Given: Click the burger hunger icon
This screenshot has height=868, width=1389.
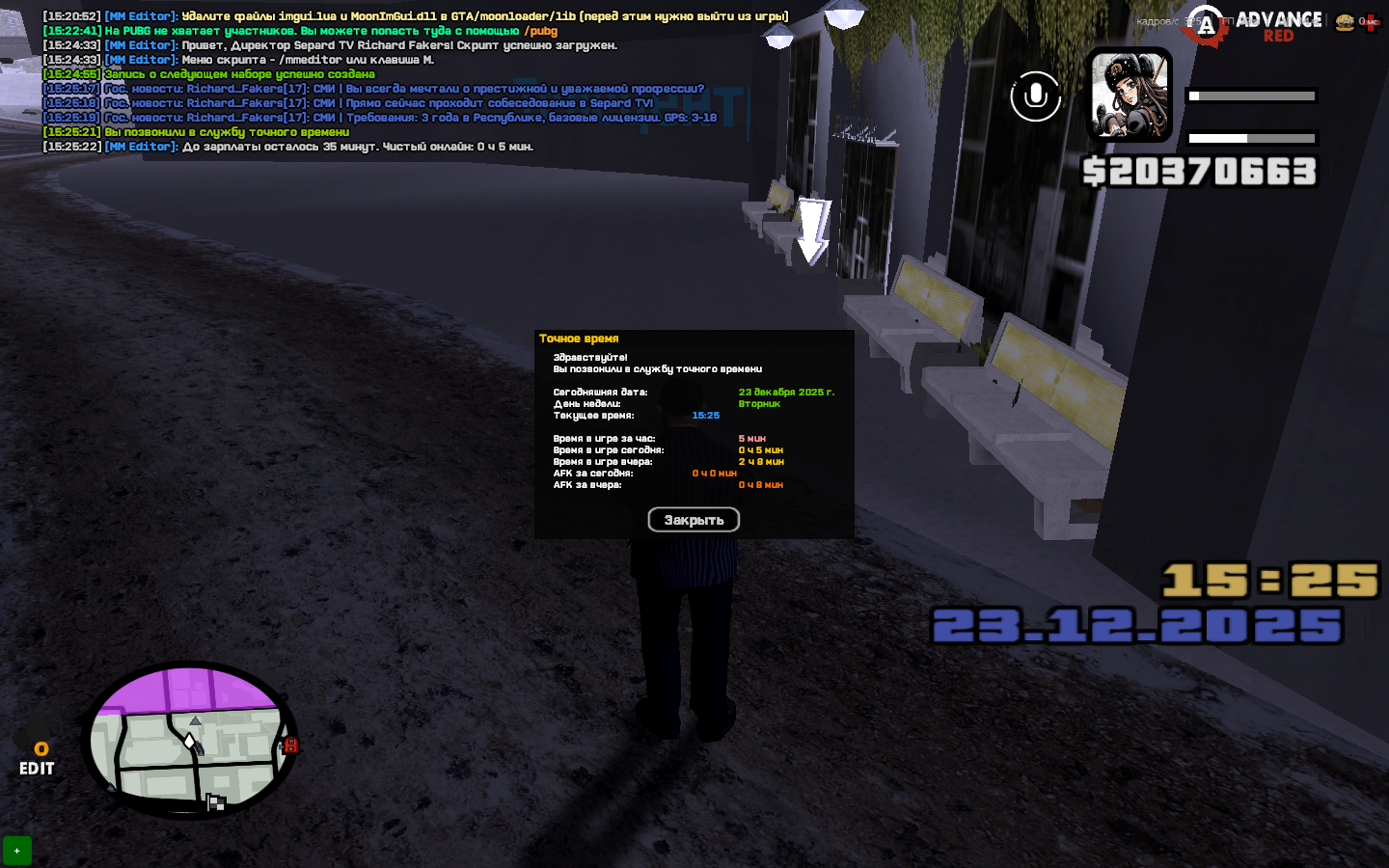Looking at the screenshot, I should coord(1345,22).
